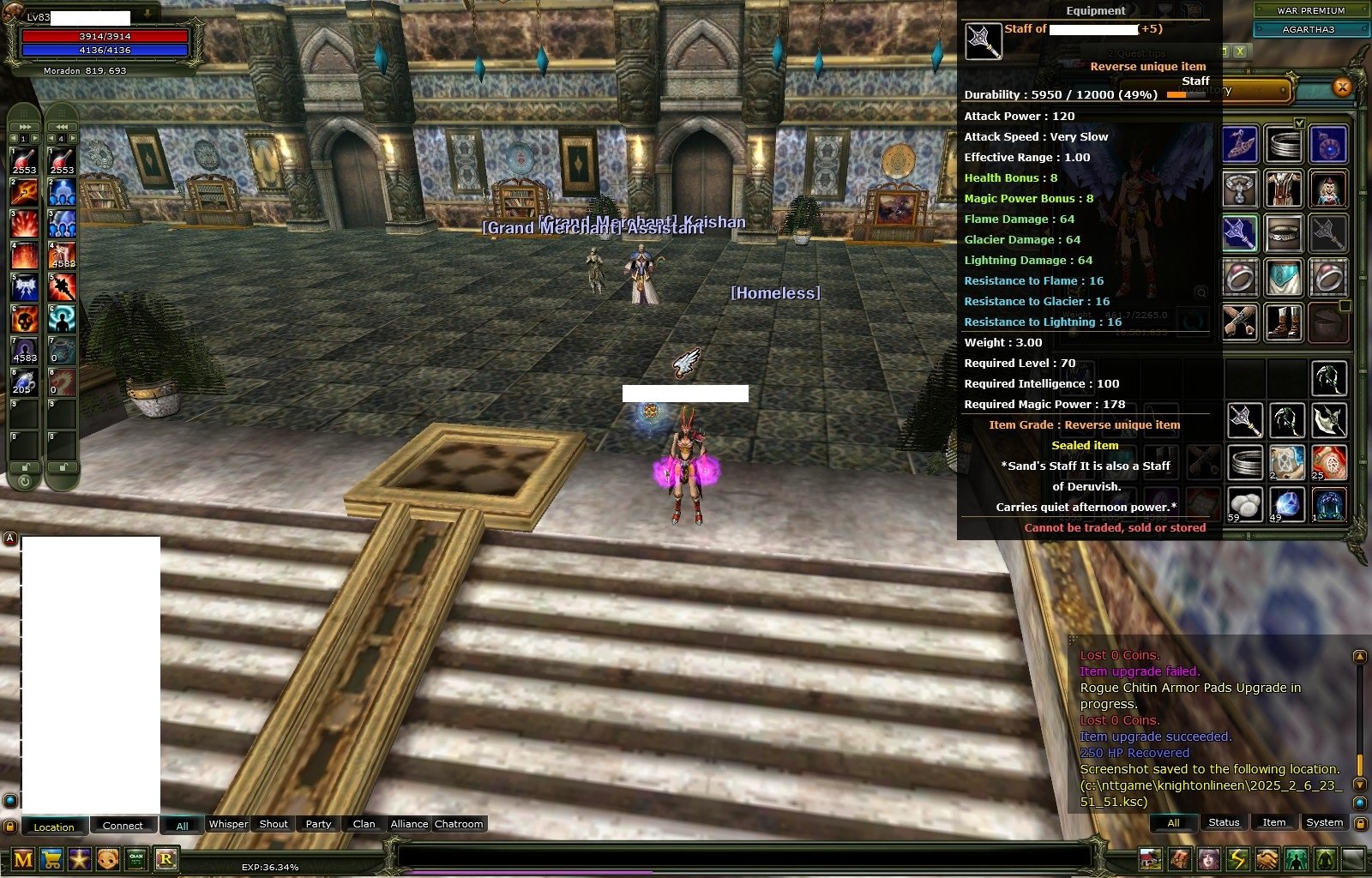Open the Clan panel icon on bottom bar
Screen dimensions: 1372x878
[x=135, y=860]
